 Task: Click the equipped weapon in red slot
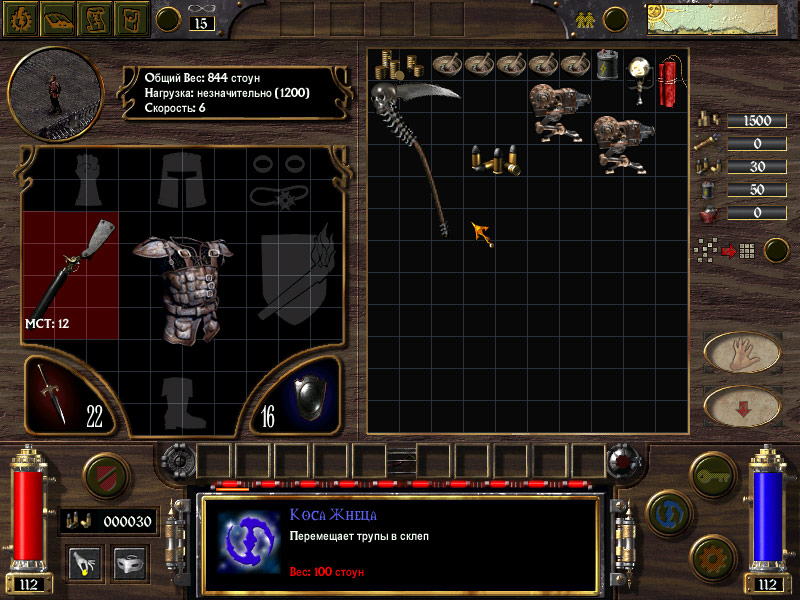coord(68,268)
